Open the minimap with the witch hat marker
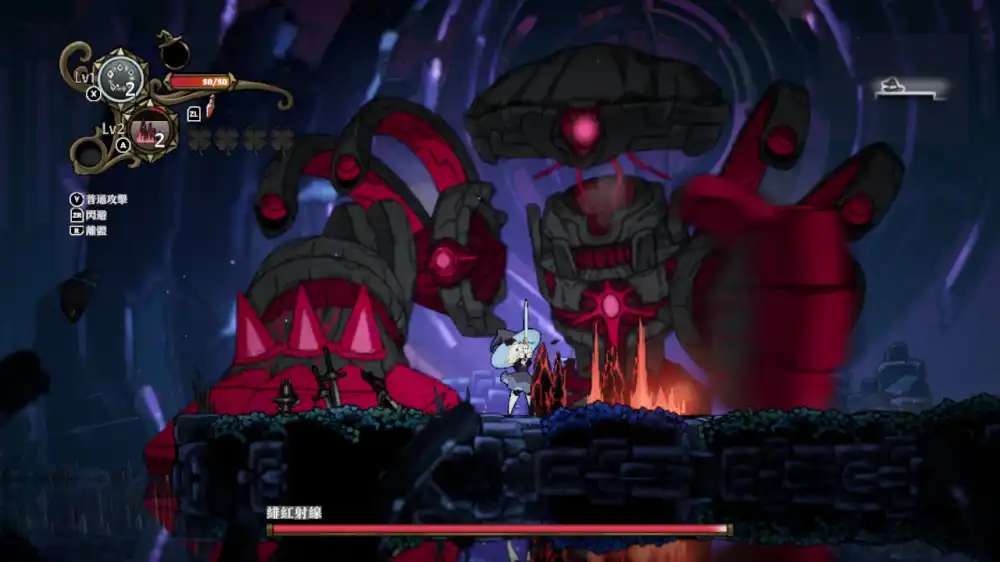This screenshot has width=1000, height=562. (908, 90)
